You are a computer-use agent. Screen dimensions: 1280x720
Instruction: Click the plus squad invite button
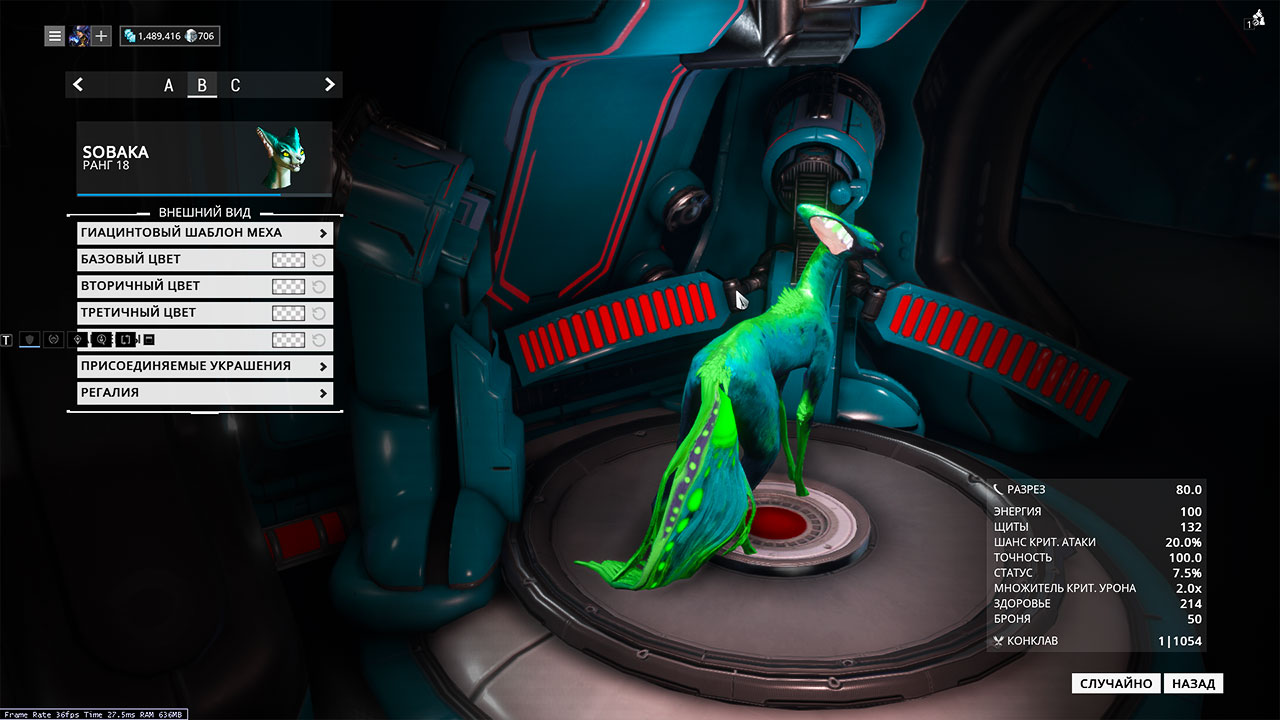[101, 36]
